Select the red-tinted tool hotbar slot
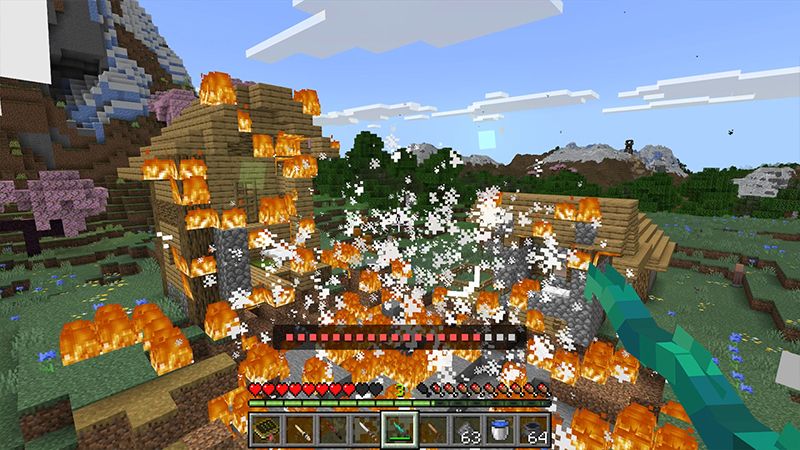The width and height of the screenshot is (800, 450). (x=334, y=430)
